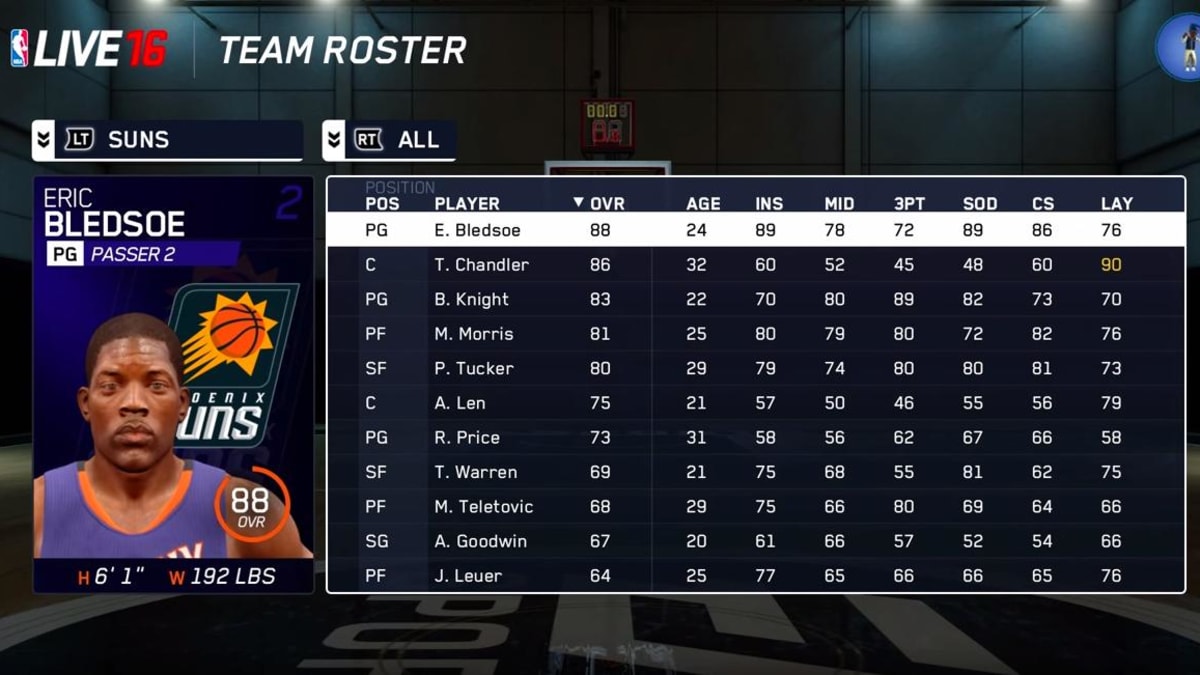Open the Eric Bledsoe player card

click(173, 385)
